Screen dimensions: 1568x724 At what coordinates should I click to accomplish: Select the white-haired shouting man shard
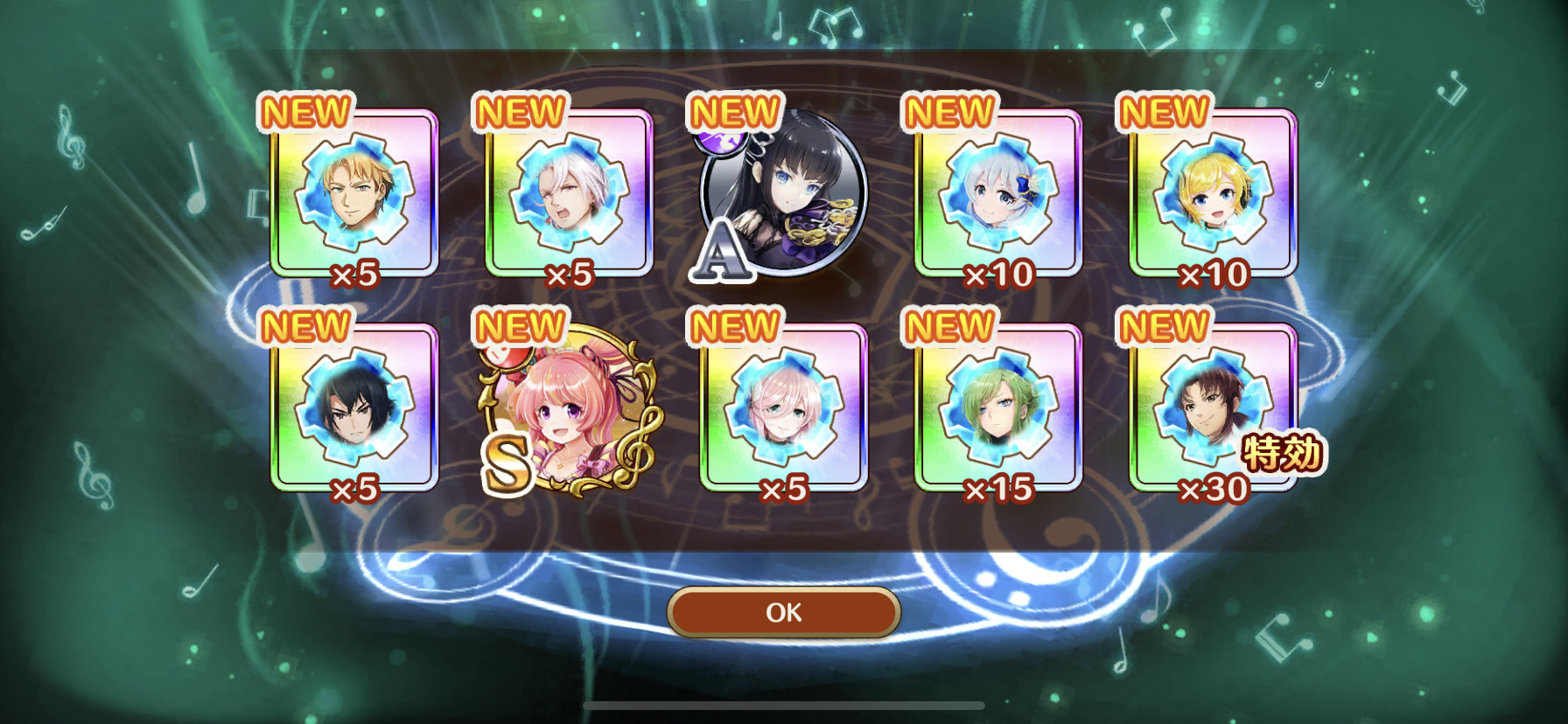(x=569, y=192)
